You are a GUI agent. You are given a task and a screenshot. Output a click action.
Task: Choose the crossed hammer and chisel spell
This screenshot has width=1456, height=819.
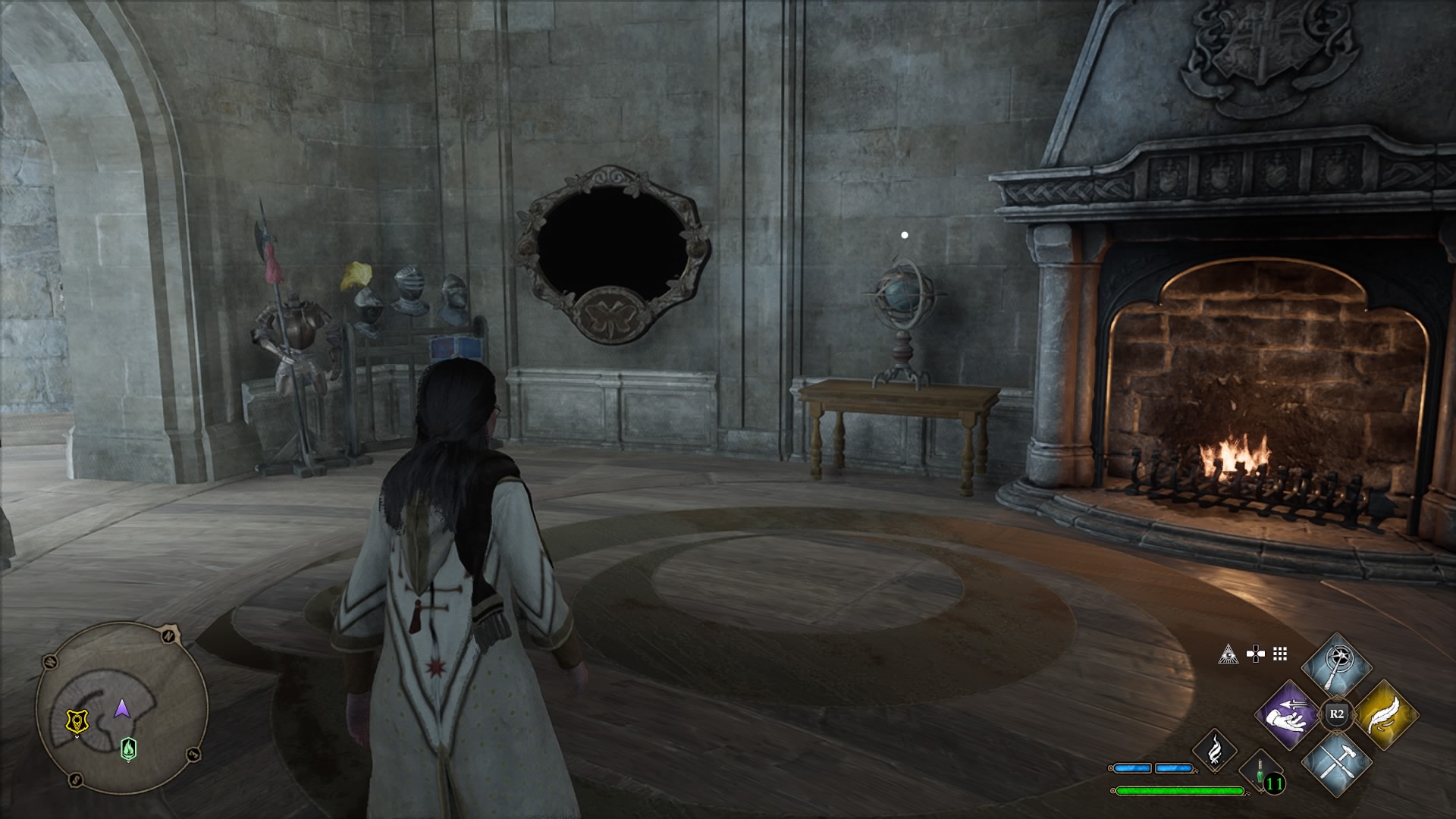click(x=1336, y=762)
